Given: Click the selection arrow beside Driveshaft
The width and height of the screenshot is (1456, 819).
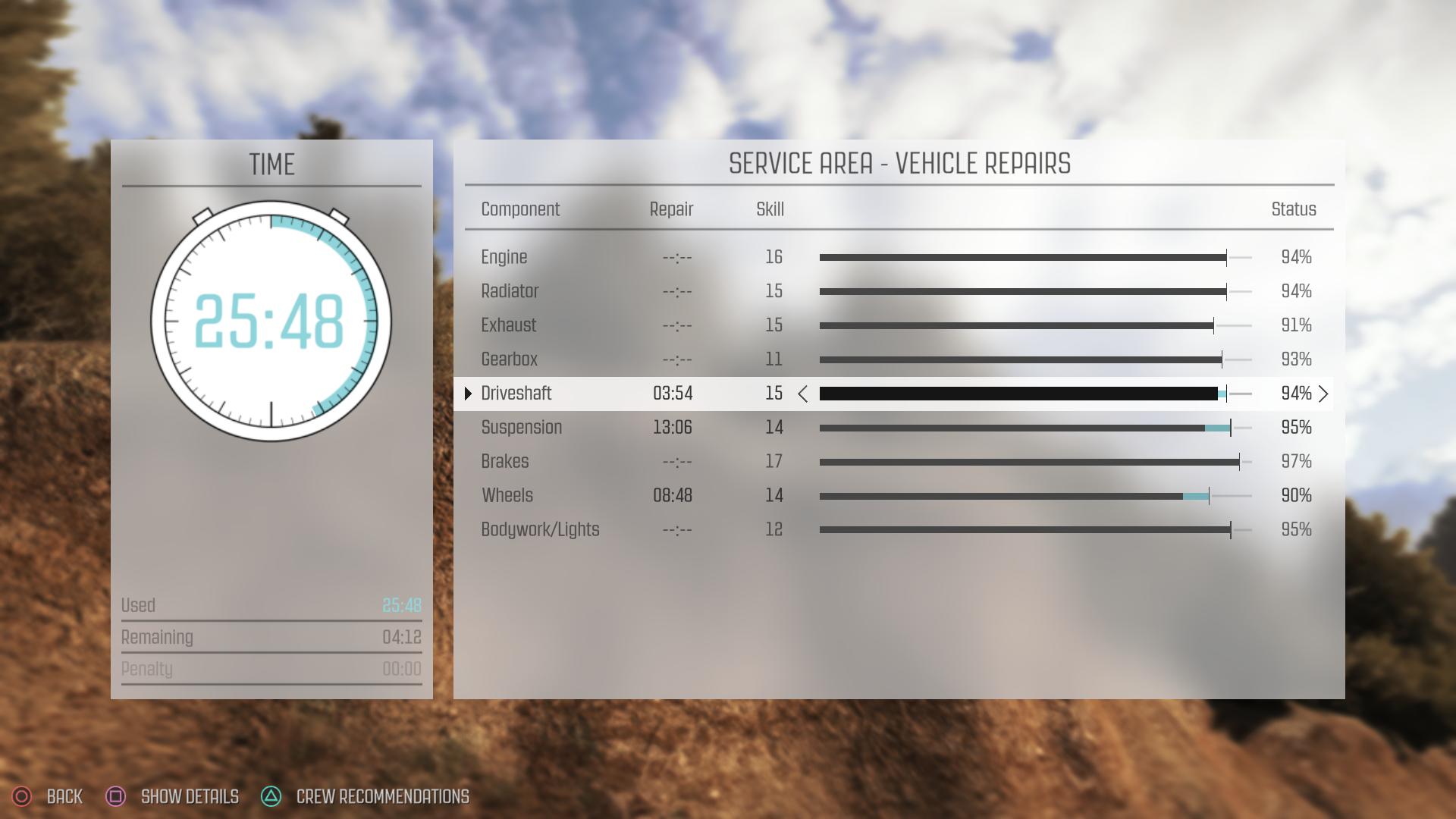Looking at the screenshot, I should tap(468, 394).
